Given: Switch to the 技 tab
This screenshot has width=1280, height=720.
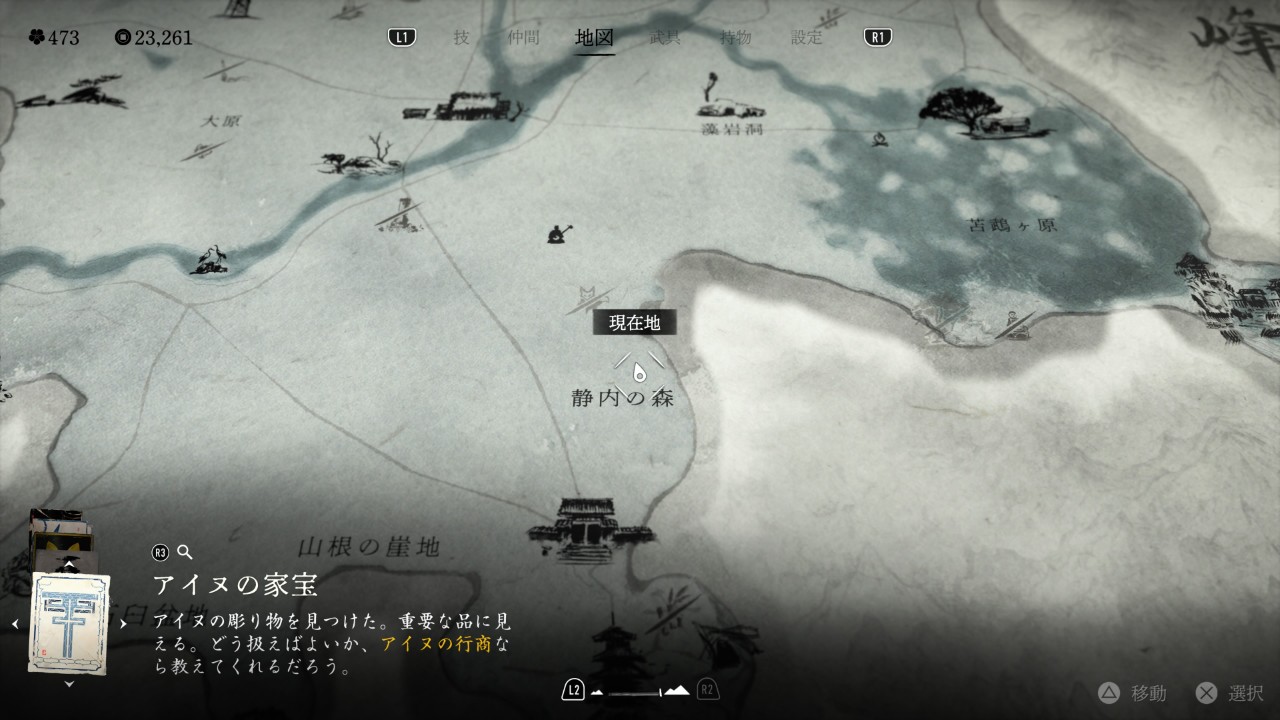Looking at the screenshot, I should 461,38.
